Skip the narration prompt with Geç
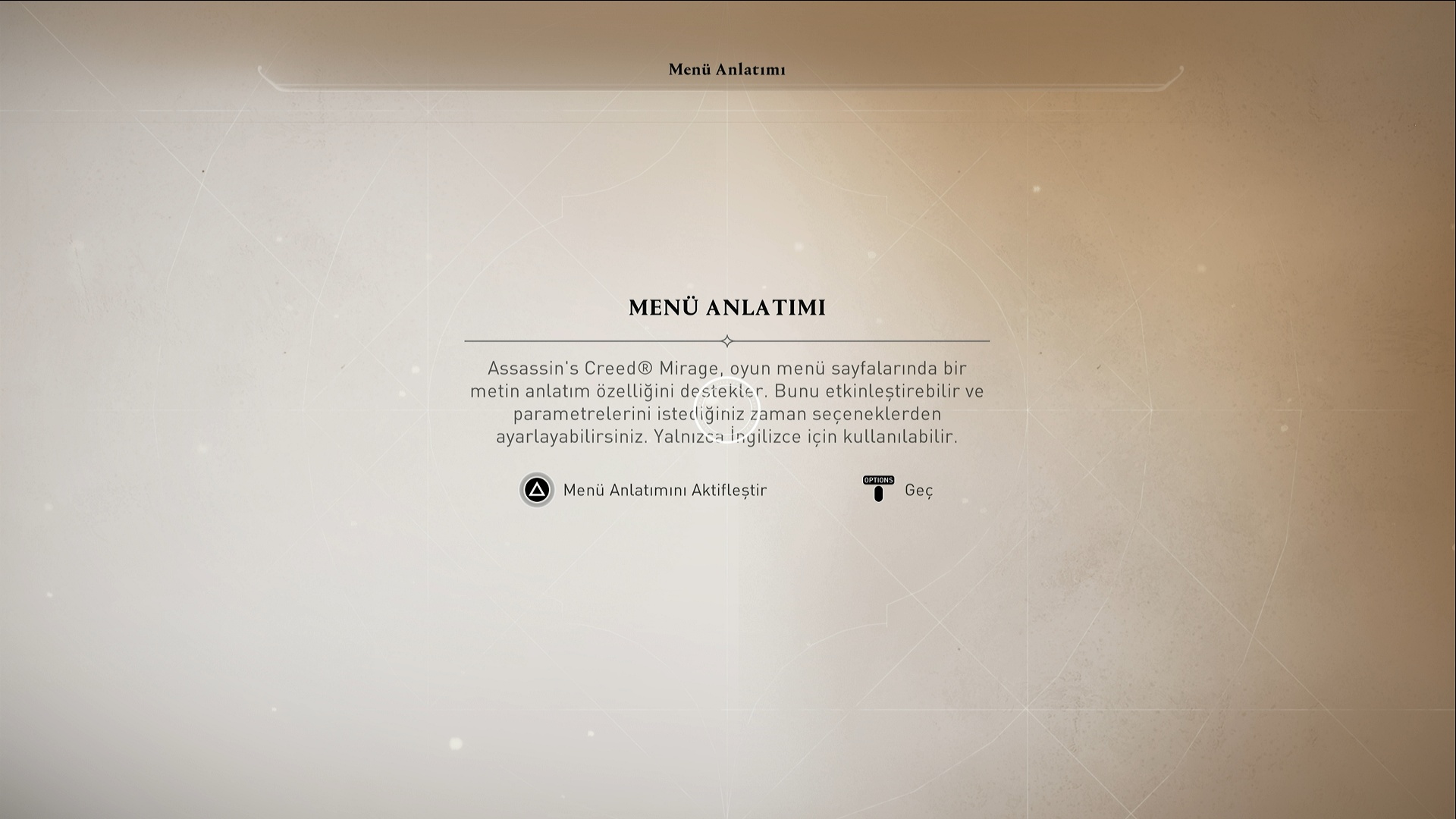The image size is (1456, 819). pos(899,490)
